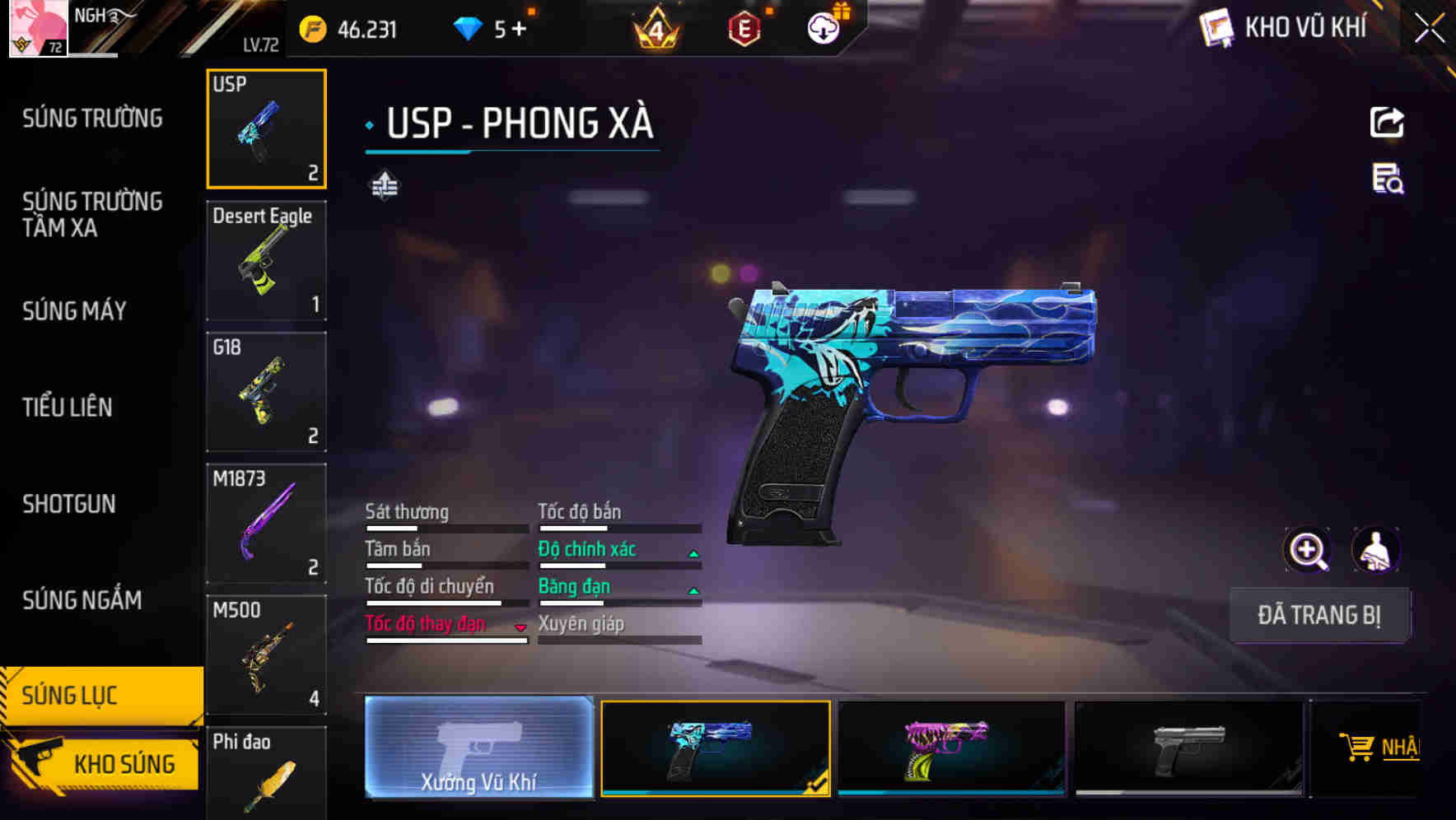This screenshot has height=820, width=1456.
Task: Expand the Độ chính xác stat arrow
Action: coord(692,552)
